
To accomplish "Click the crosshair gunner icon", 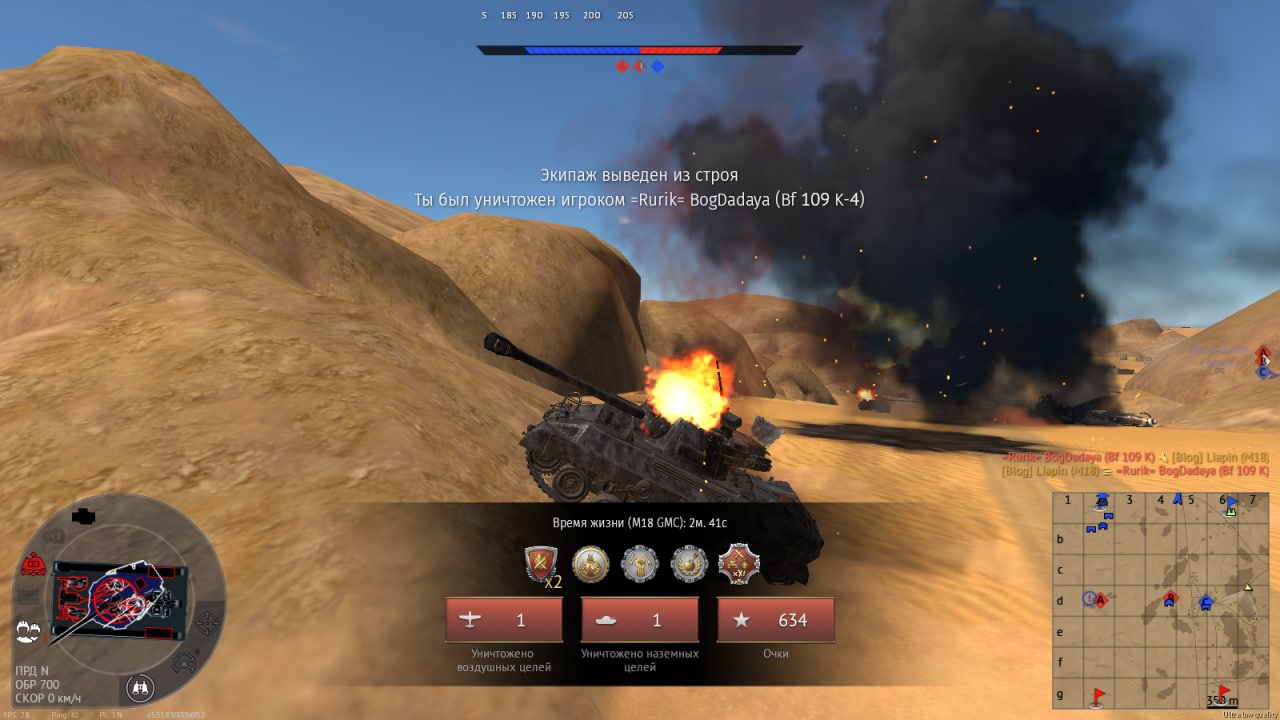I will pyautogui.click(x=207, y=624).
